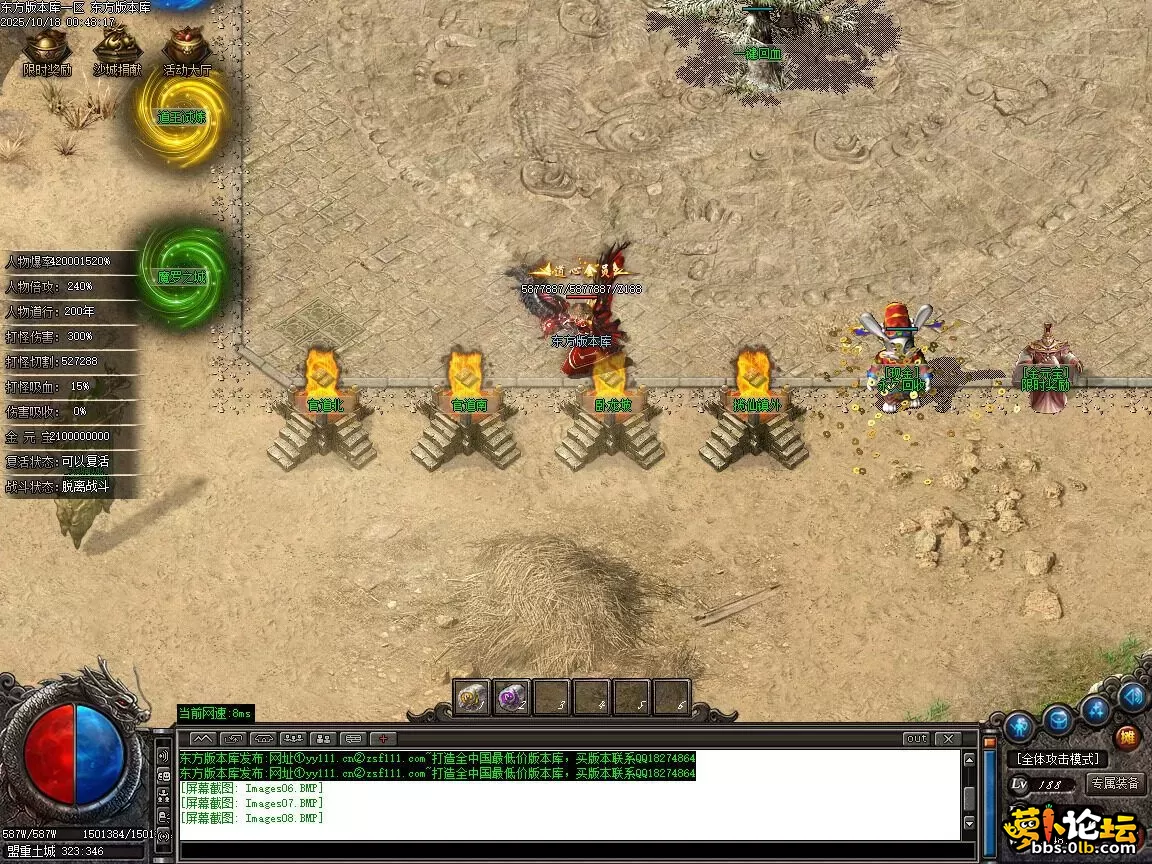Focus the chat text input bar

click(x=570, y=851)
